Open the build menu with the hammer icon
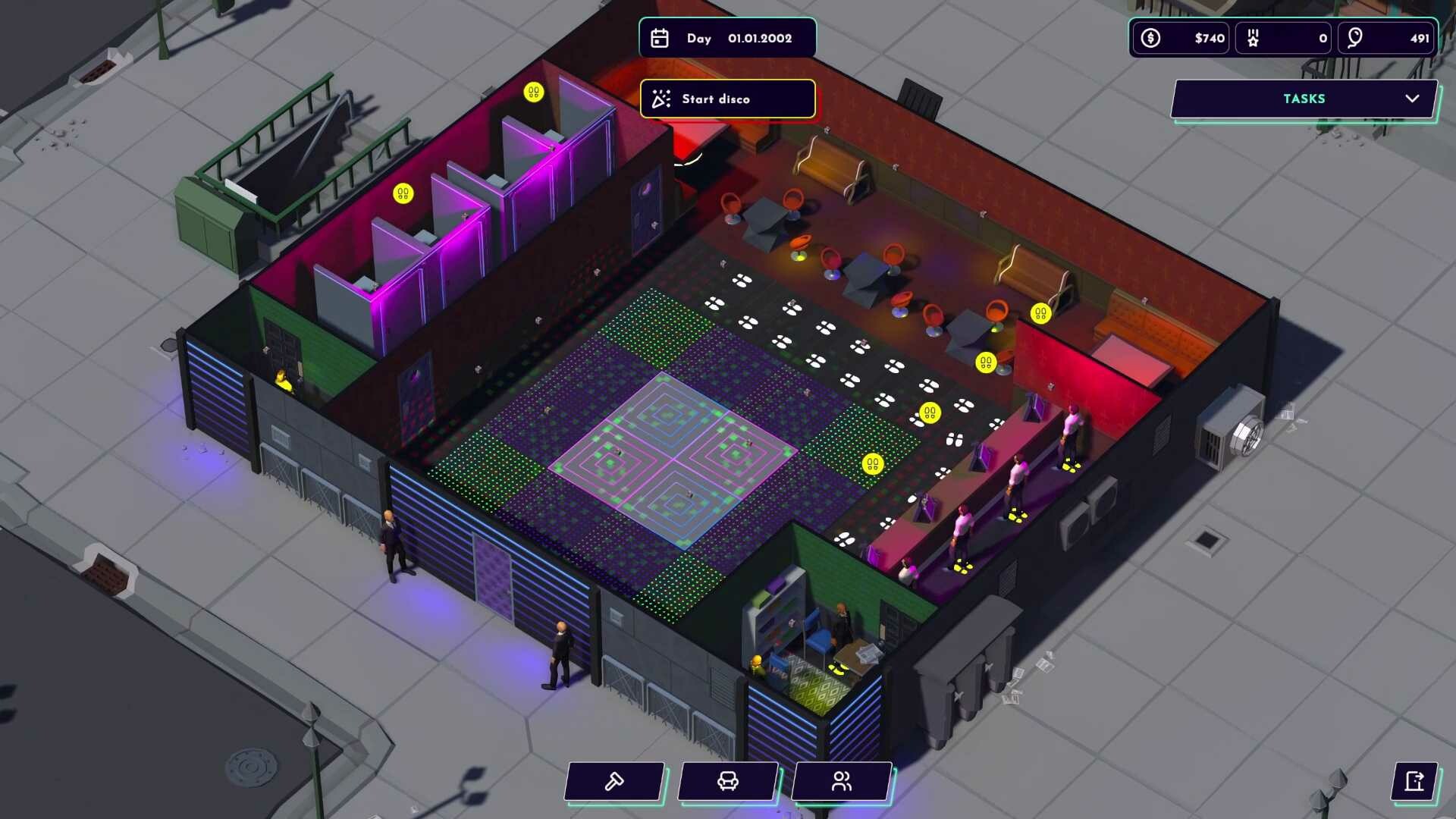Screen dimensions: 1456x819 613,782
